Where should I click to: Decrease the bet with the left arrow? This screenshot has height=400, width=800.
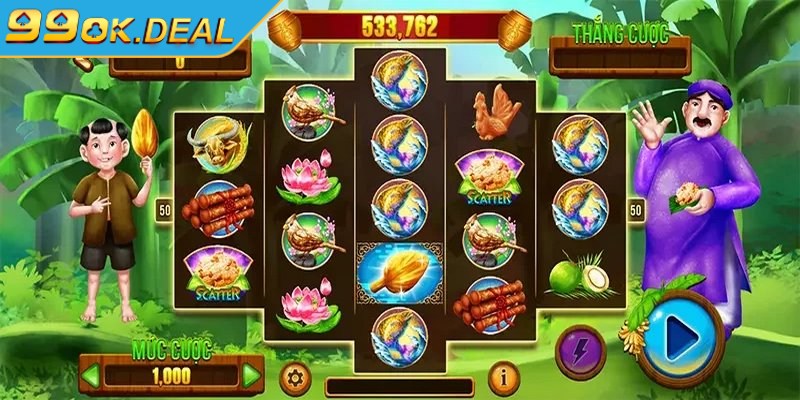[x=91, y=376]
